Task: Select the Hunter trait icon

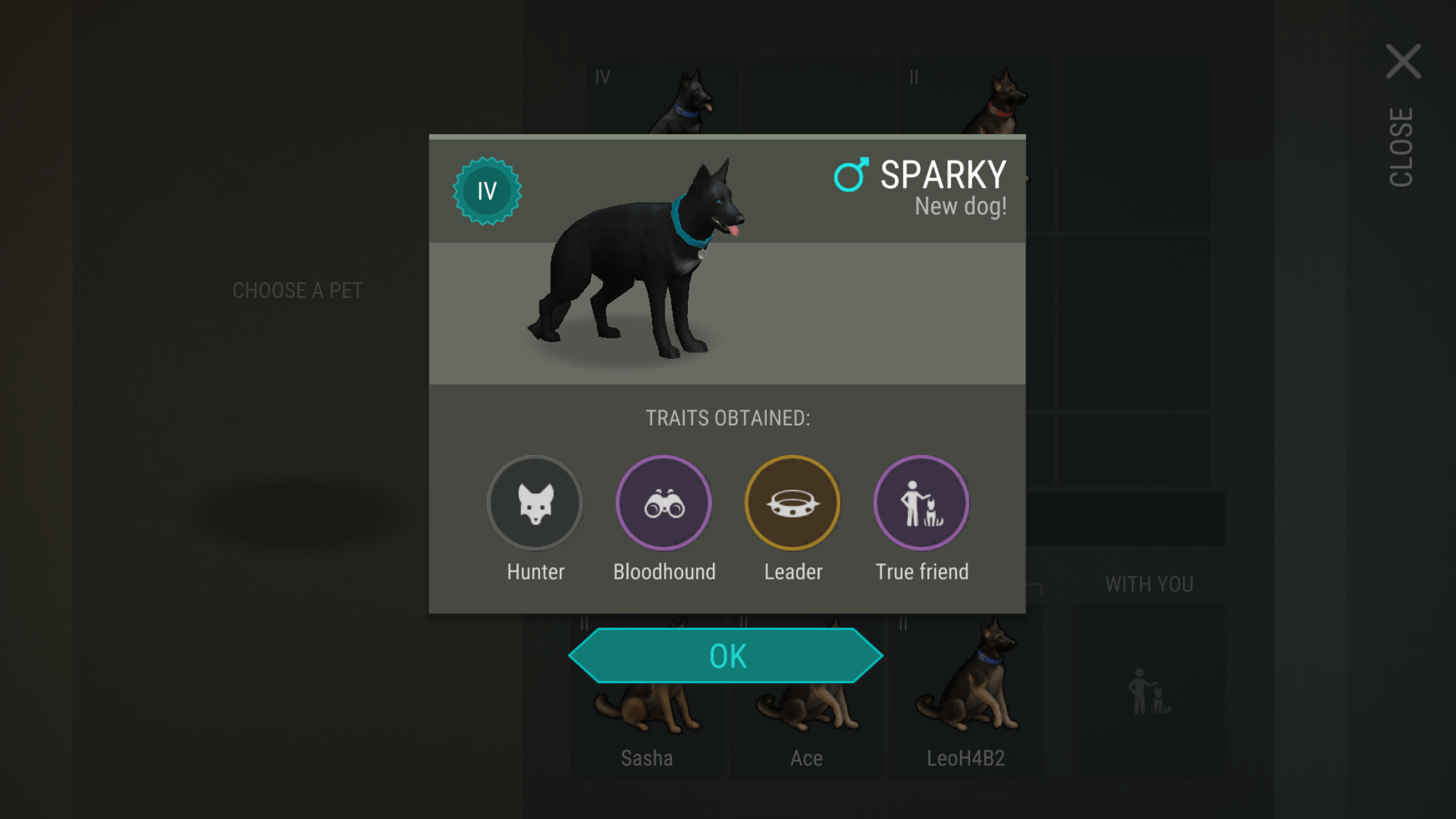Action: click(534, 502)
